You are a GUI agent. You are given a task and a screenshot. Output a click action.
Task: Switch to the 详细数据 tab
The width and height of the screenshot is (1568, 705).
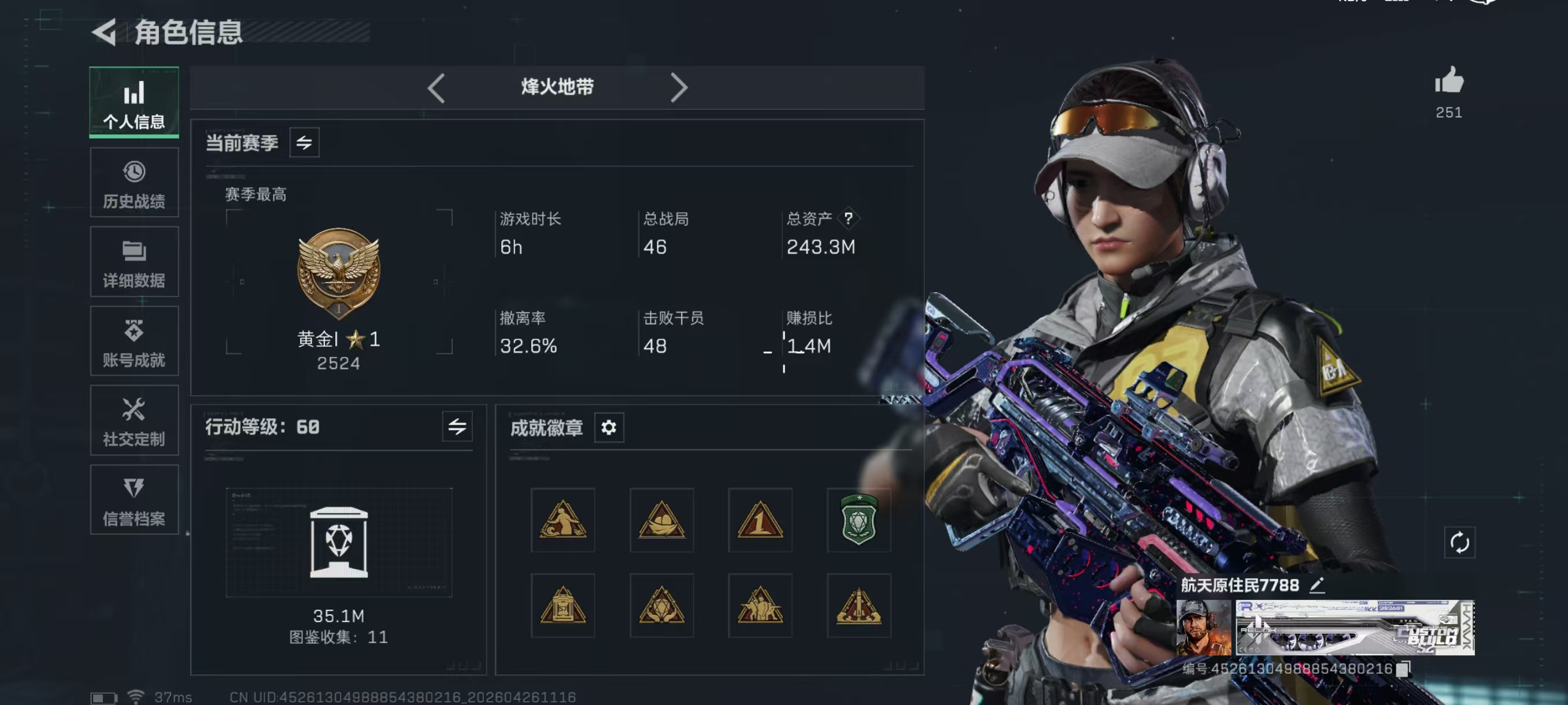click(134, 262)
